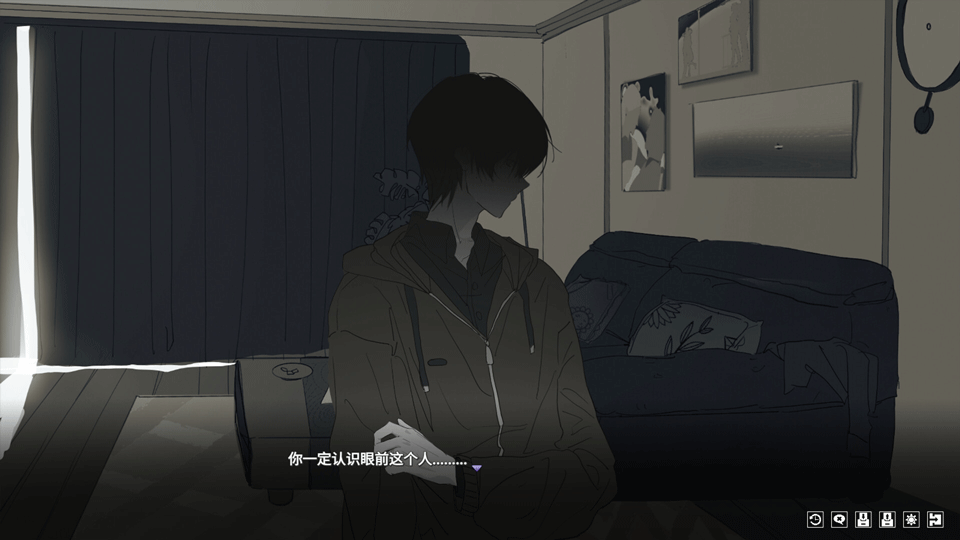Advance dialogue via the purple arrow indicator
Screen dimensions: 960x540
[x=477, y=467]
